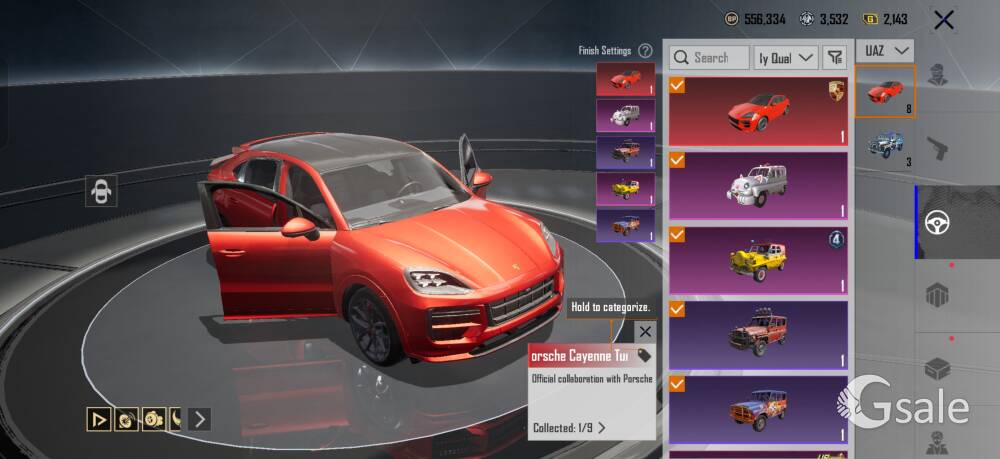Close the vehicle inventory screen
Image resolution: width=1000 pixels, height=459 pixels.
943,19
